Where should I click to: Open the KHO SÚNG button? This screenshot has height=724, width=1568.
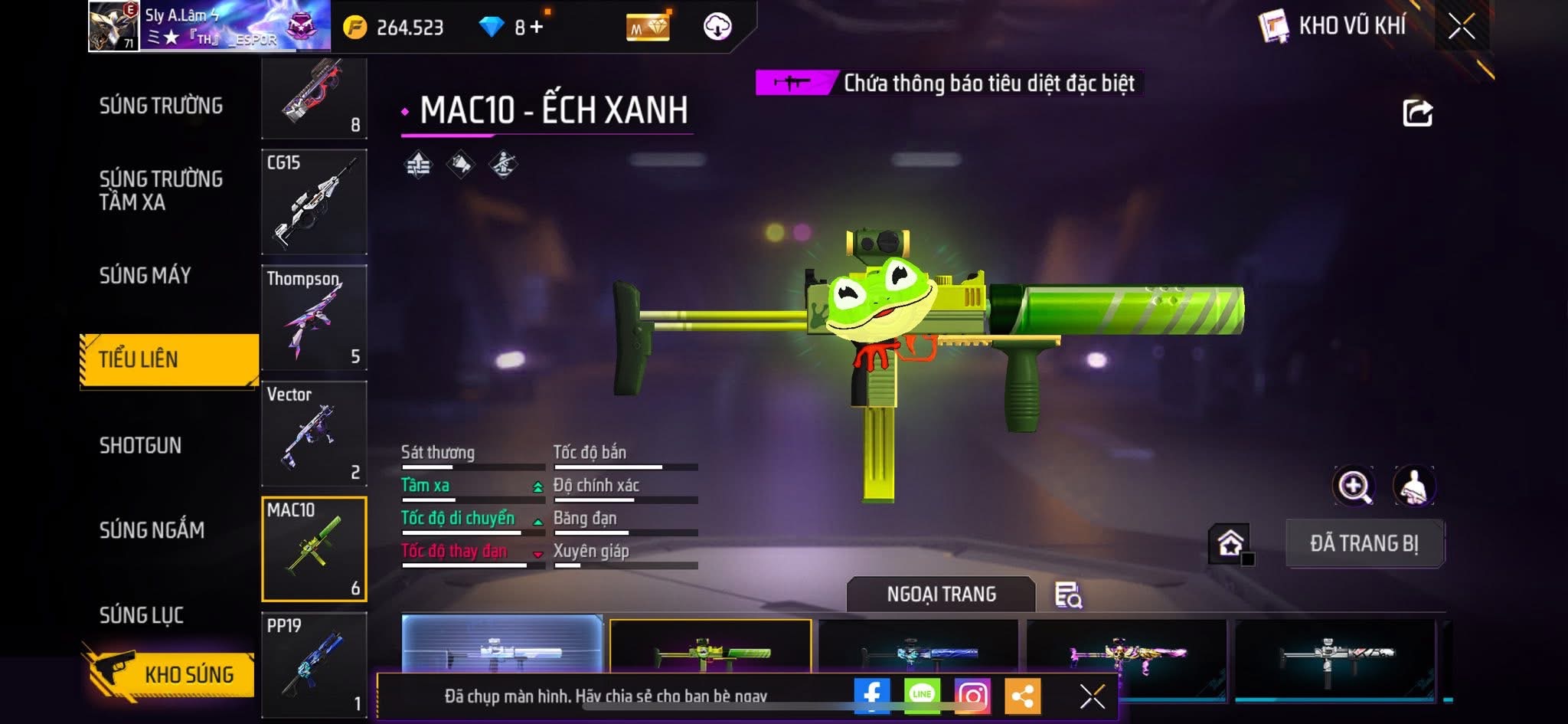170,674
